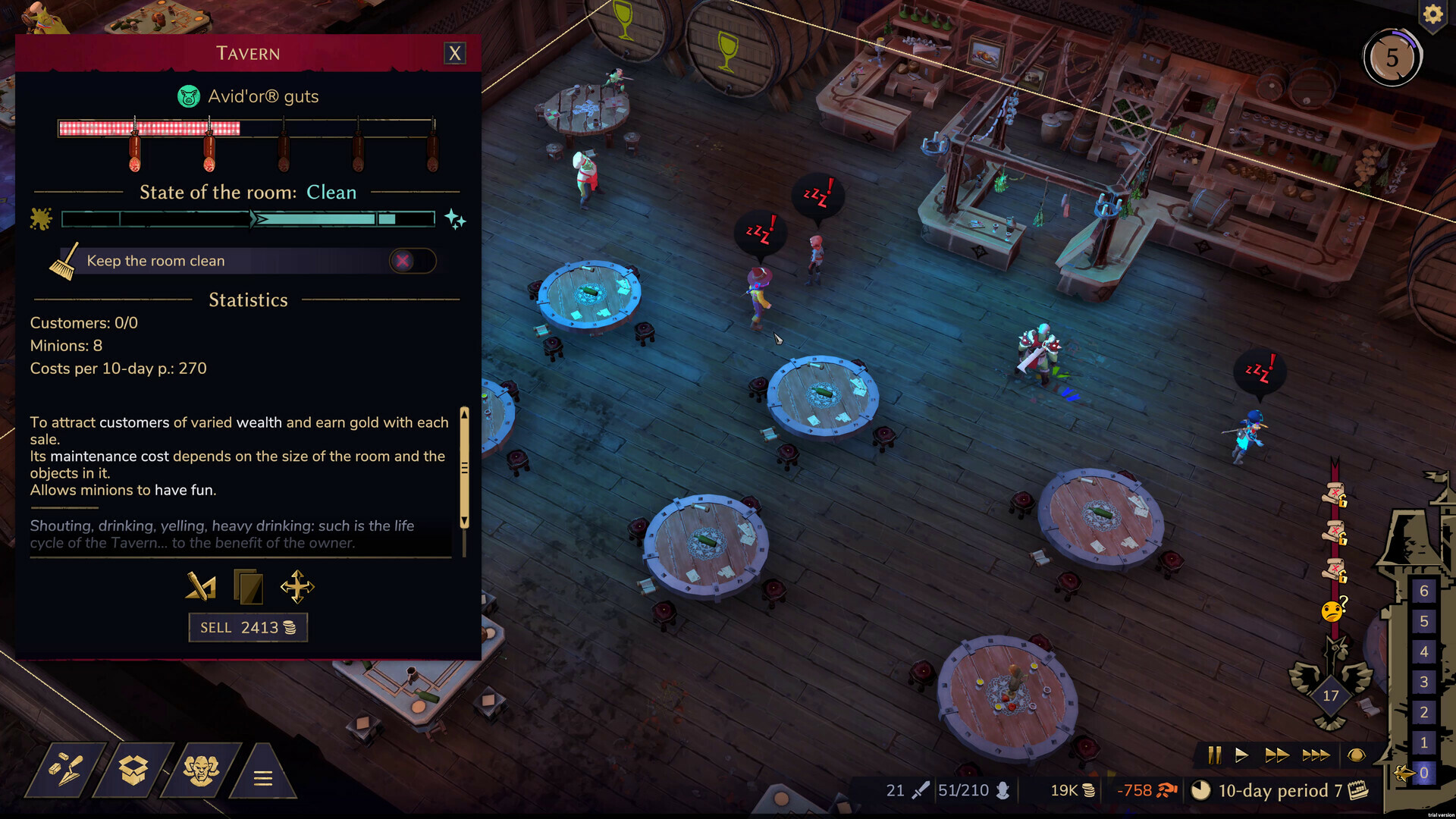Set fastest game speed with triple arrows
This screenshot has height=819, width=1456.
tap(1317, 755)
